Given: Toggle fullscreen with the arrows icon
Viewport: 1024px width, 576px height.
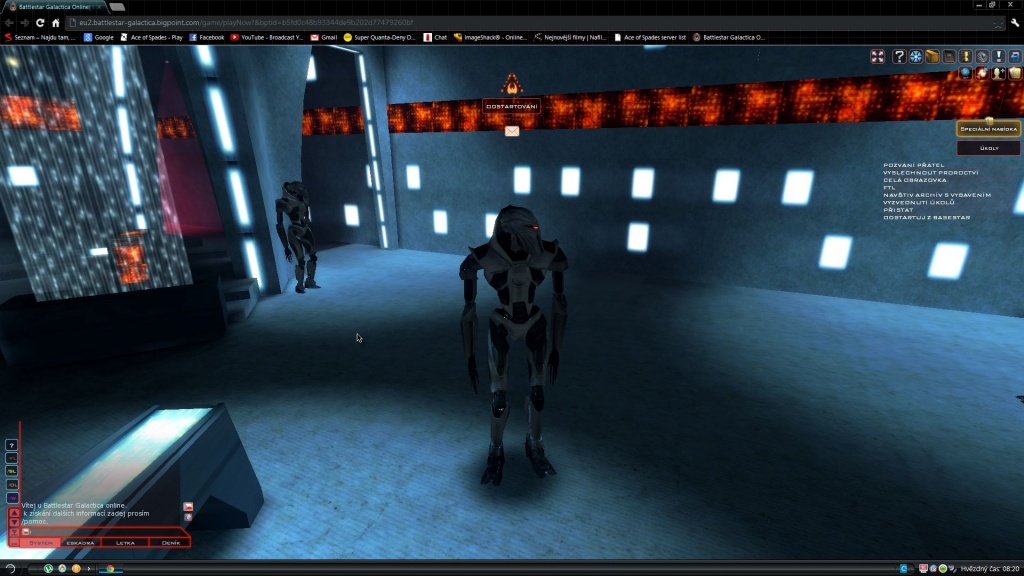Looking at the screenshot, I should coord(877,57).
